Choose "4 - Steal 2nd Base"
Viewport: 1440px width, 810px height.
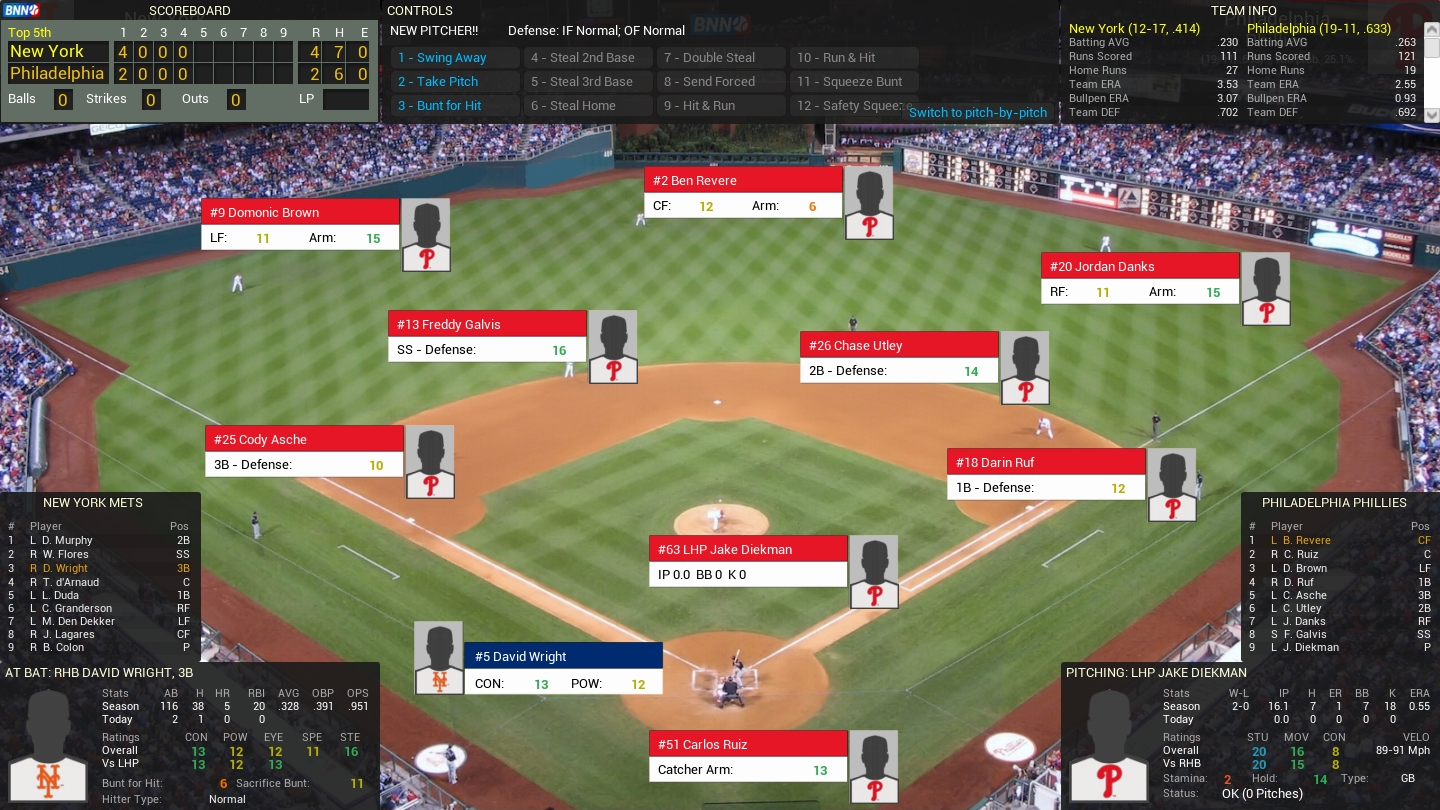click(x=588, y=57)
